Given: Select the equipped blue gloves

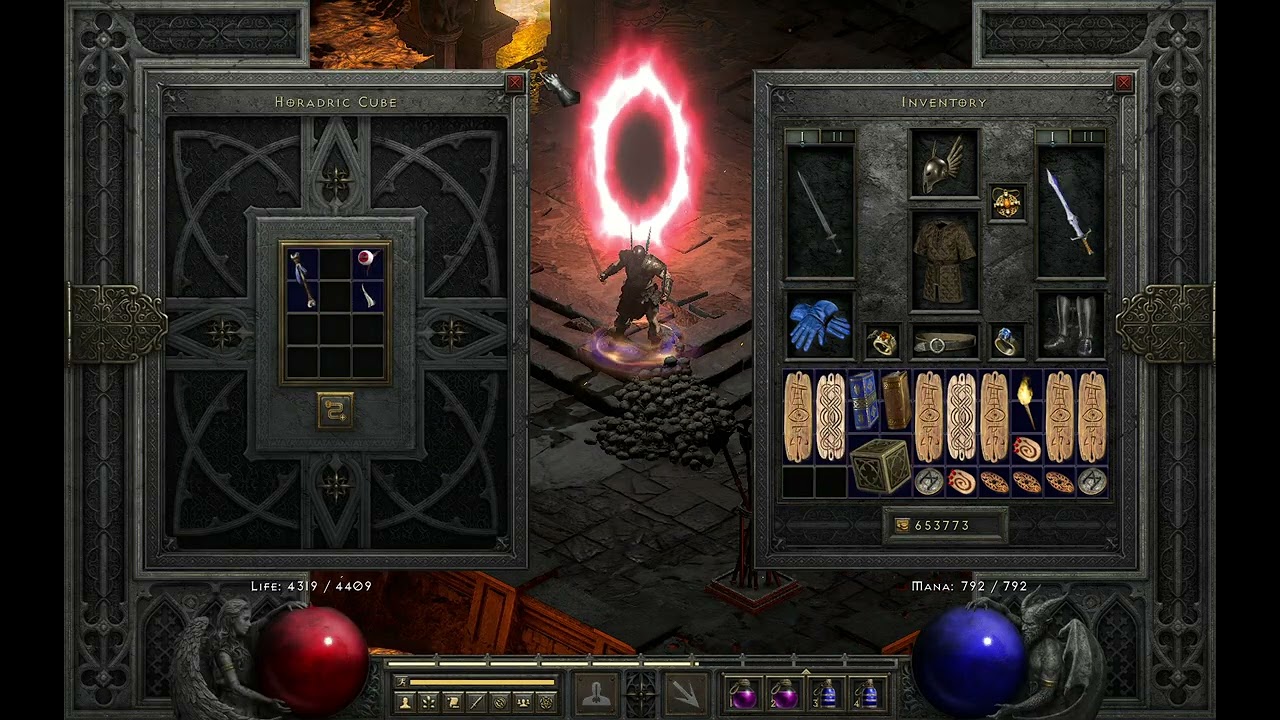Looking at the screenshot, I should point(819,325).
